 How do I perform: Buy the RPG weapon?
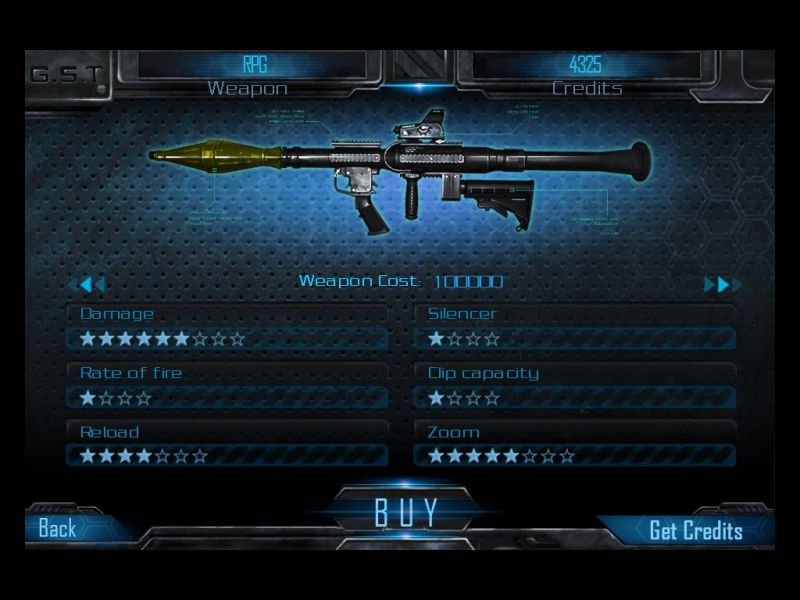406,511
